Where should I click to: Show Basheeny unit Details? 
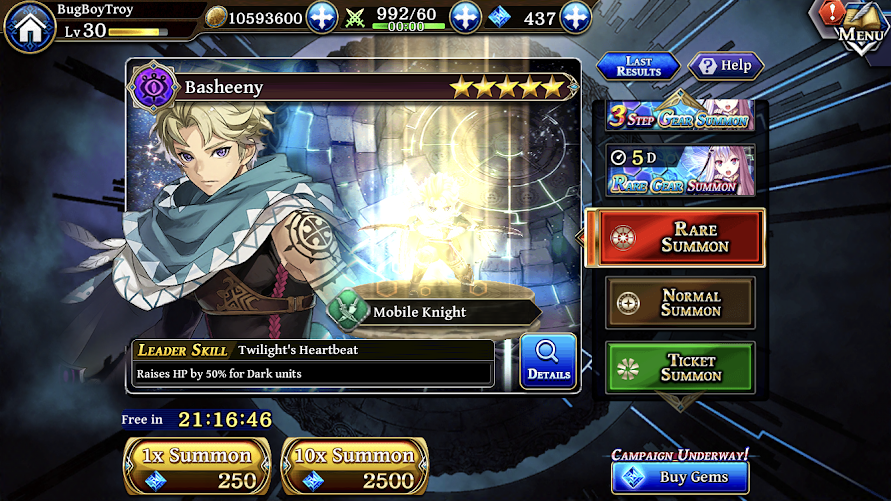tap(548, 362)
